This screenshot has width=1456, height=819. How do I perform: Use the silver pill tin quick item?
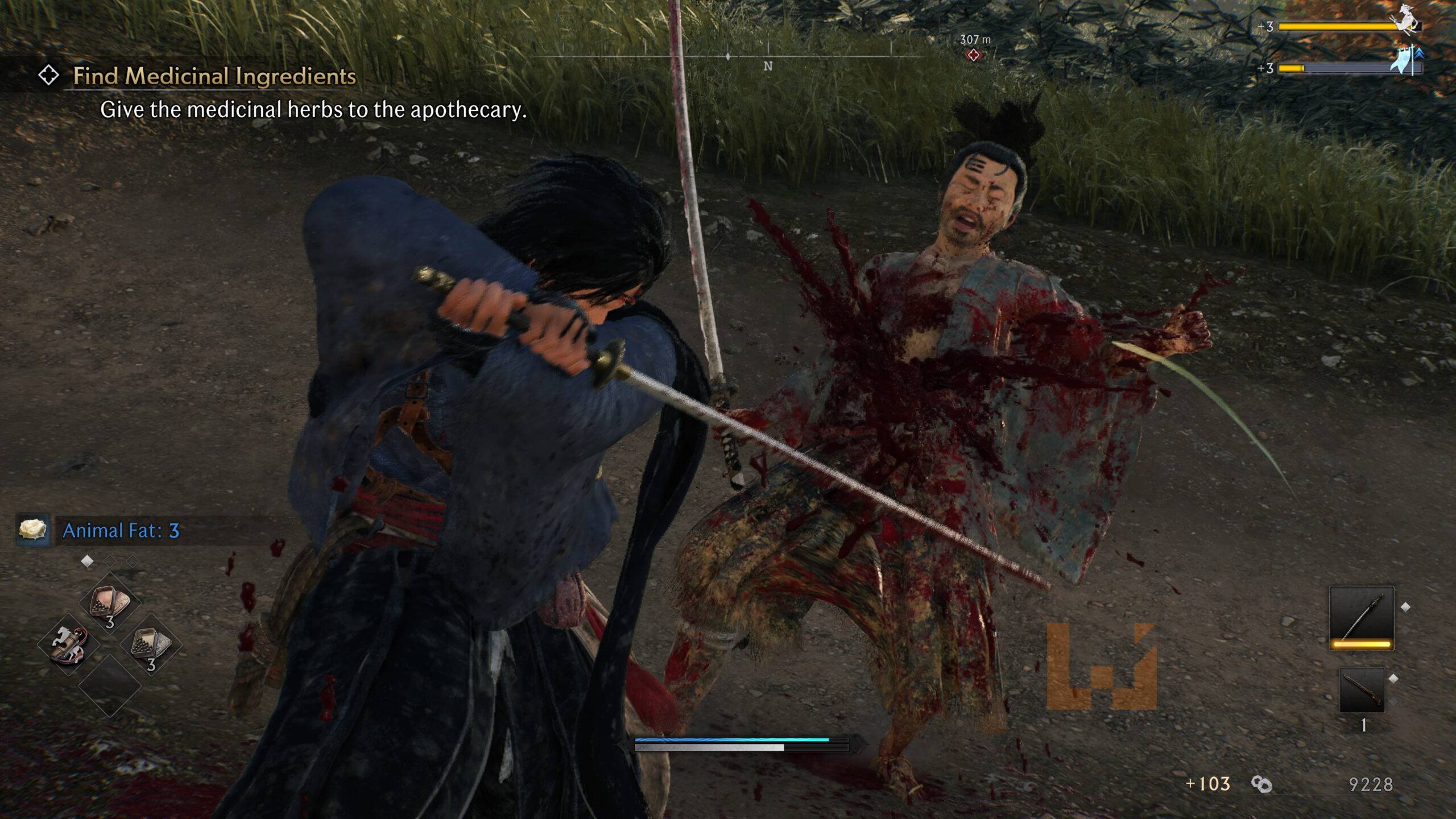click(150, 645)
